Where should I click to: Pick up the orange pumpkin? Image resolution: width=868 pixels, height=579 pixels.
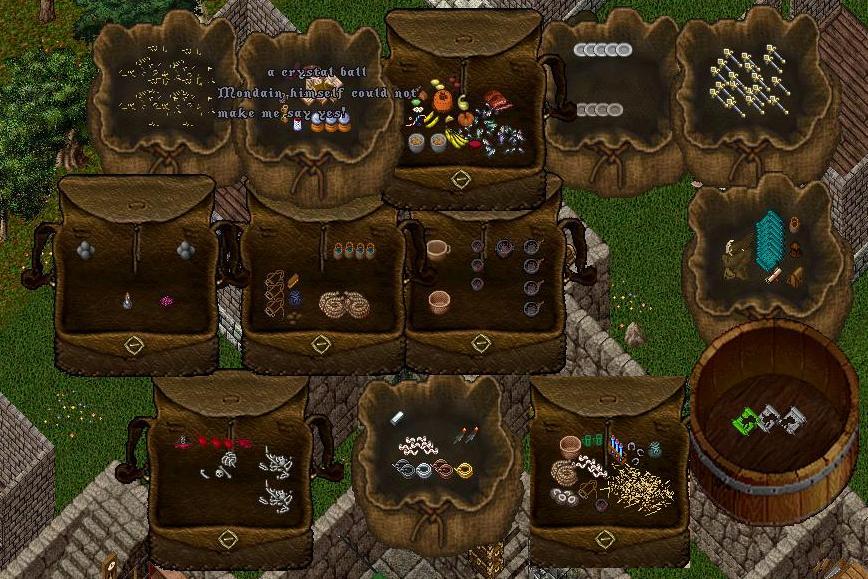(x=441, y=102)
